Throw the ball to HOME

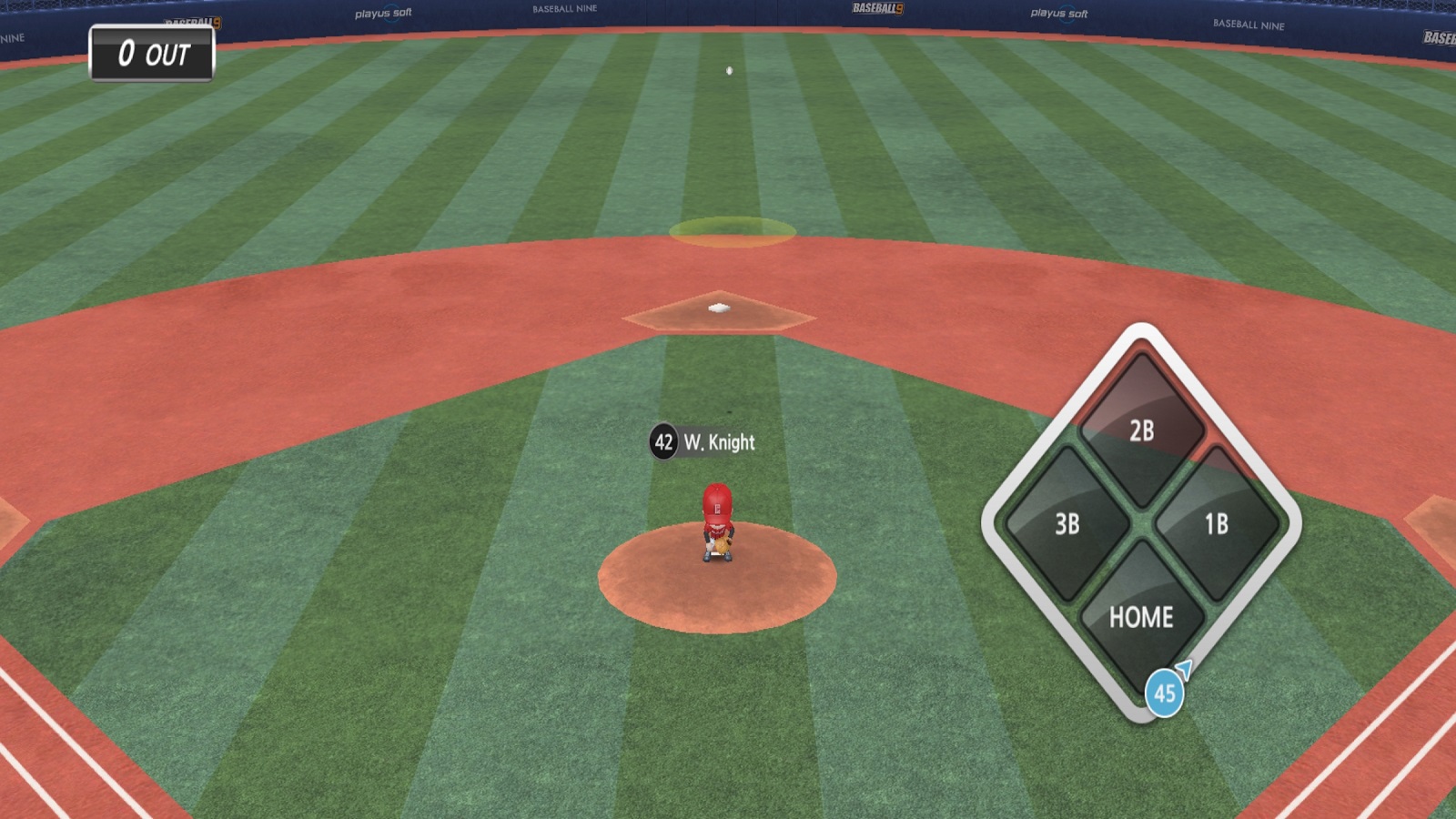1141,616
